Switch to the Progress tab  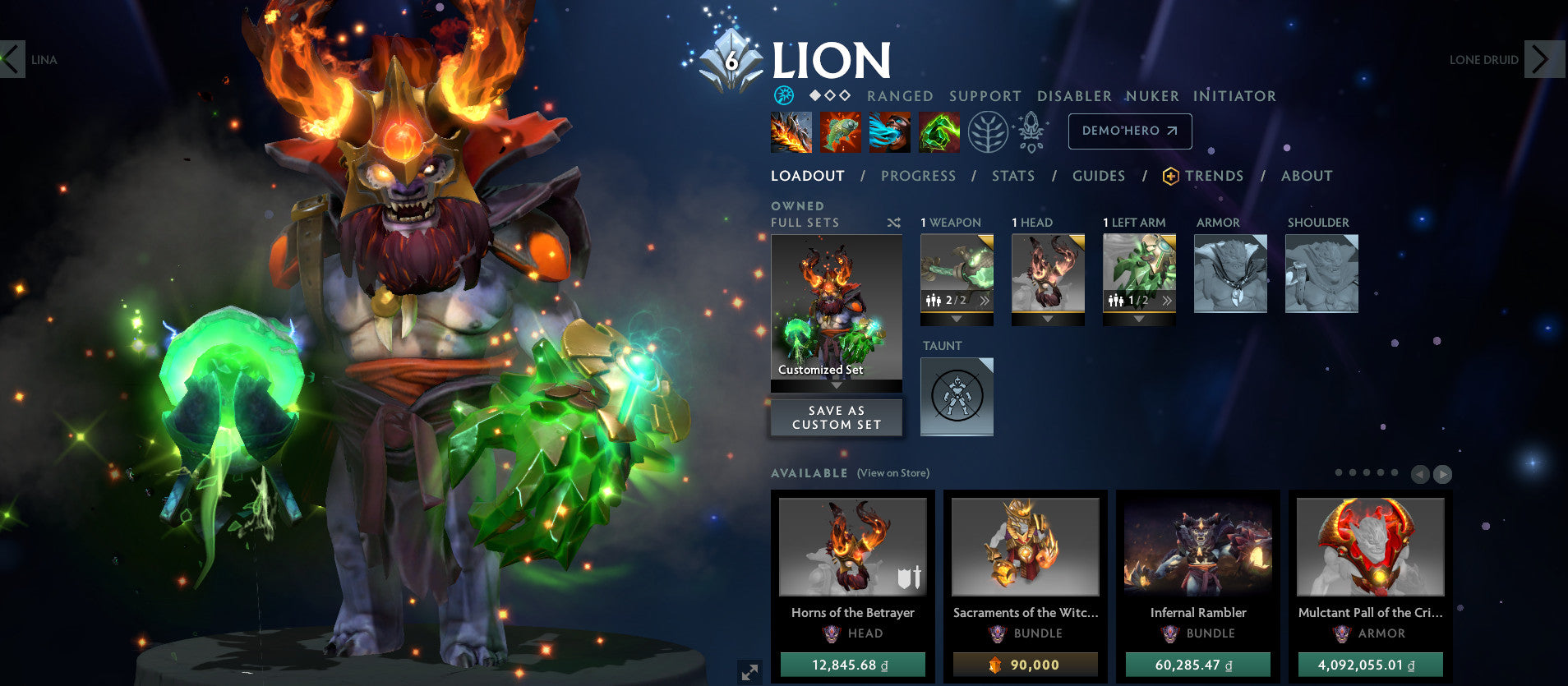tap(917, 175)
